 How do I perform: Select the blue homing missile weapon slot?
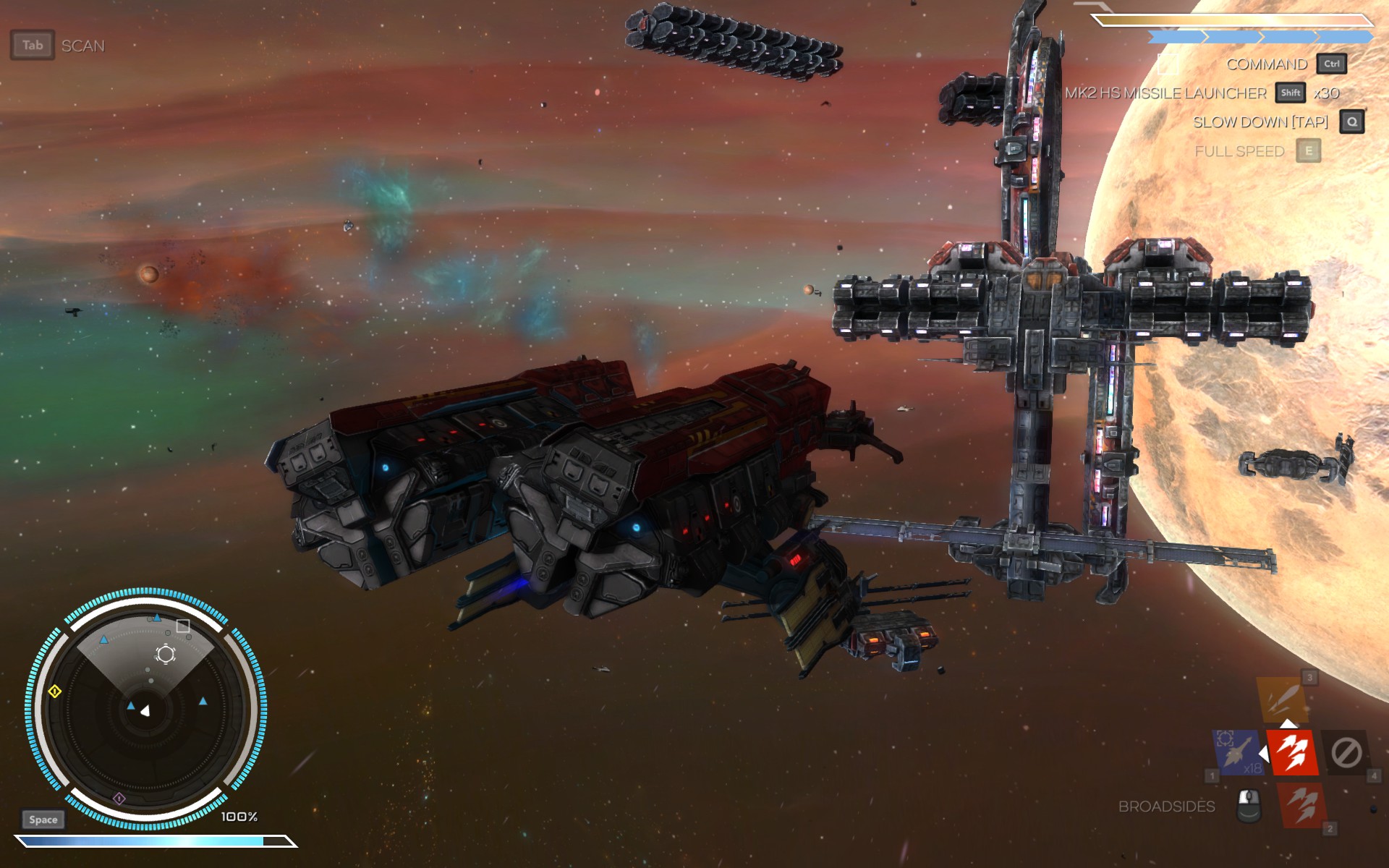tap(1238, 752)
